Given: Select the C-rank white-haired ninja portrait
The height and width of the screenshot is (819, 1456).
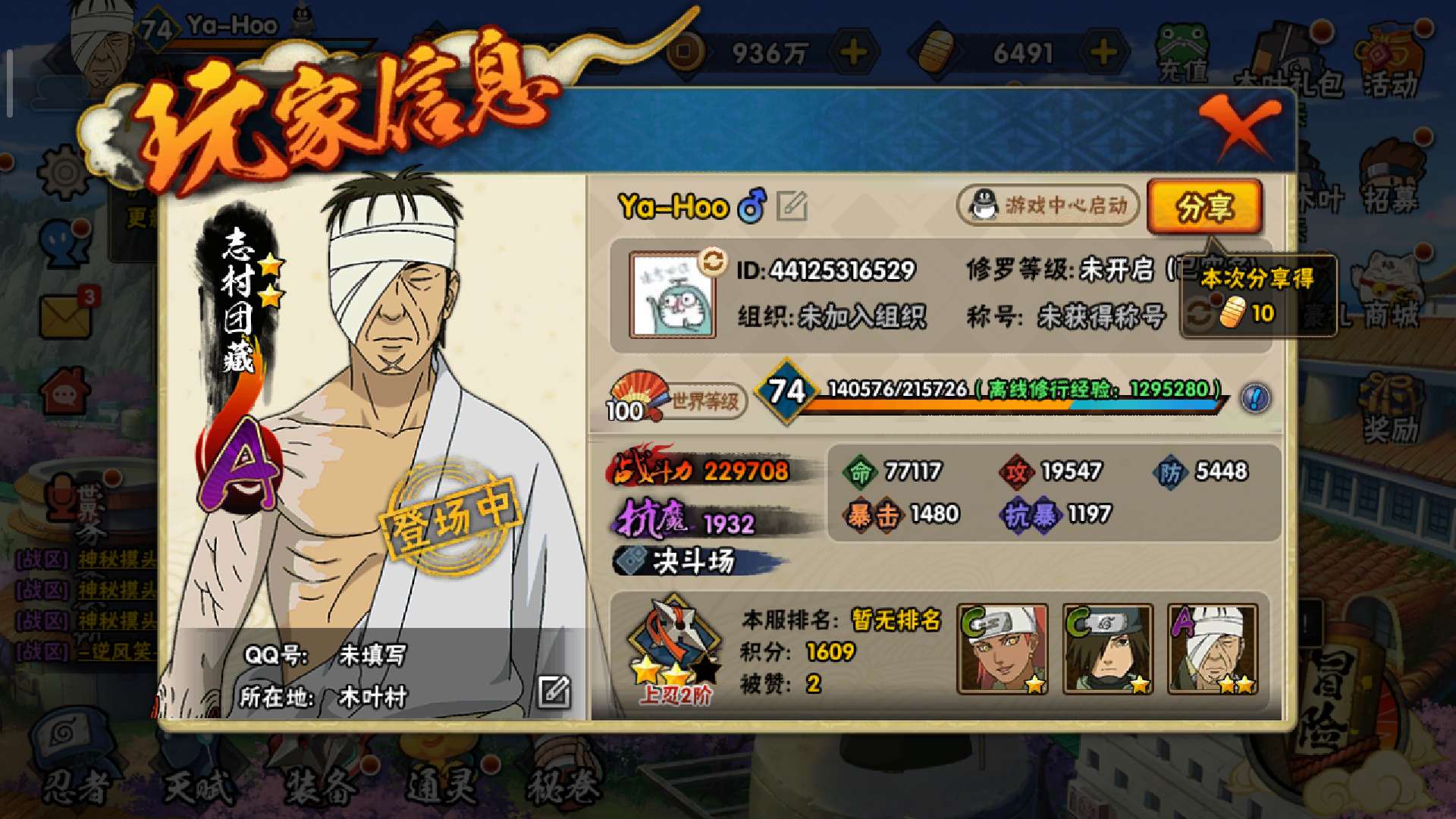Looking at the screenshot, I should point(1003,649).
